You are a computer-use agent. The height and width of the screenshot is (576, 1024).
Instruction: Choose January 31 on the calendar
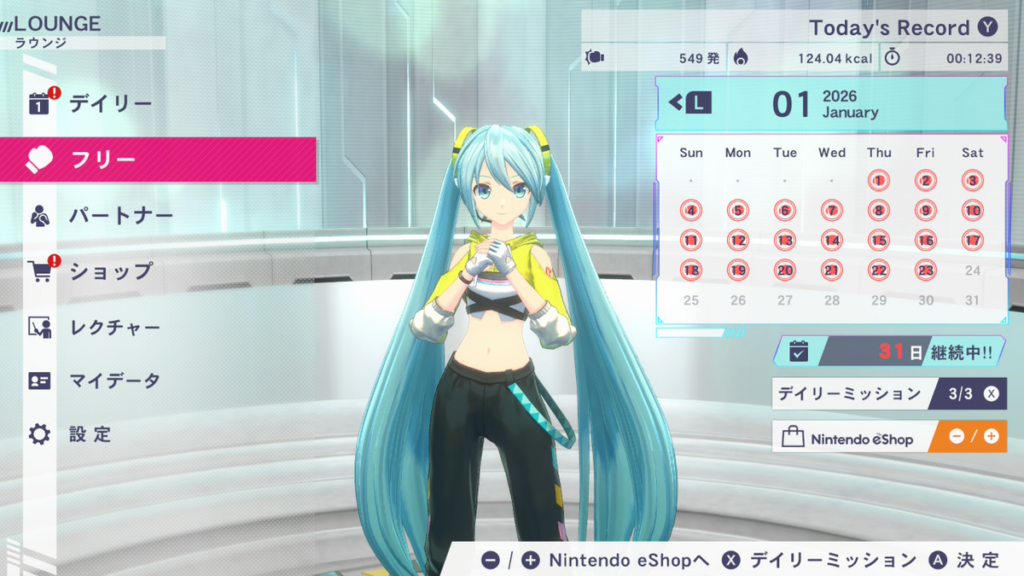pyautogui.click(x=973, y=300)
